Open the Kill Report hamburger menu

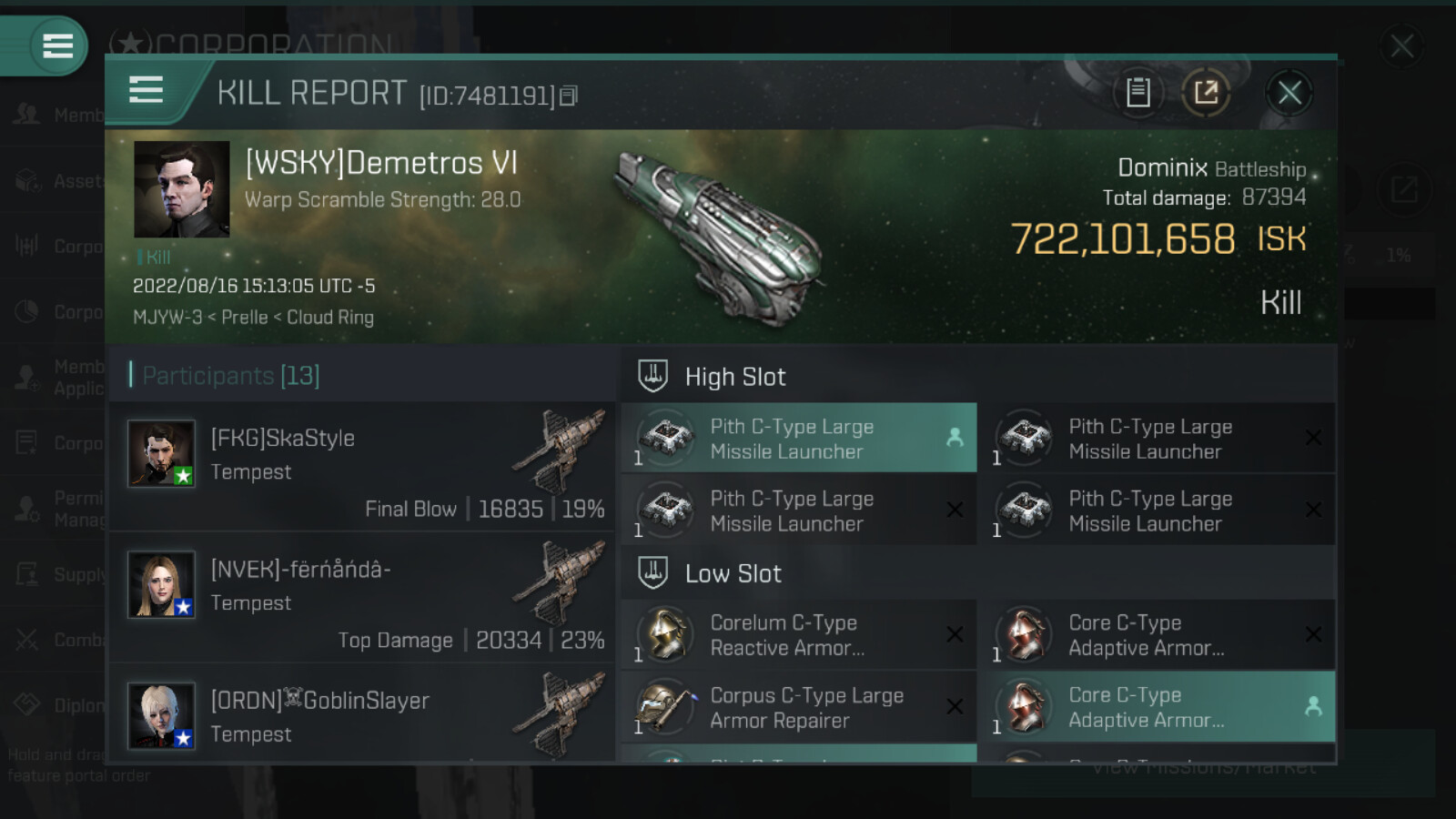click(x=146, y=90)
